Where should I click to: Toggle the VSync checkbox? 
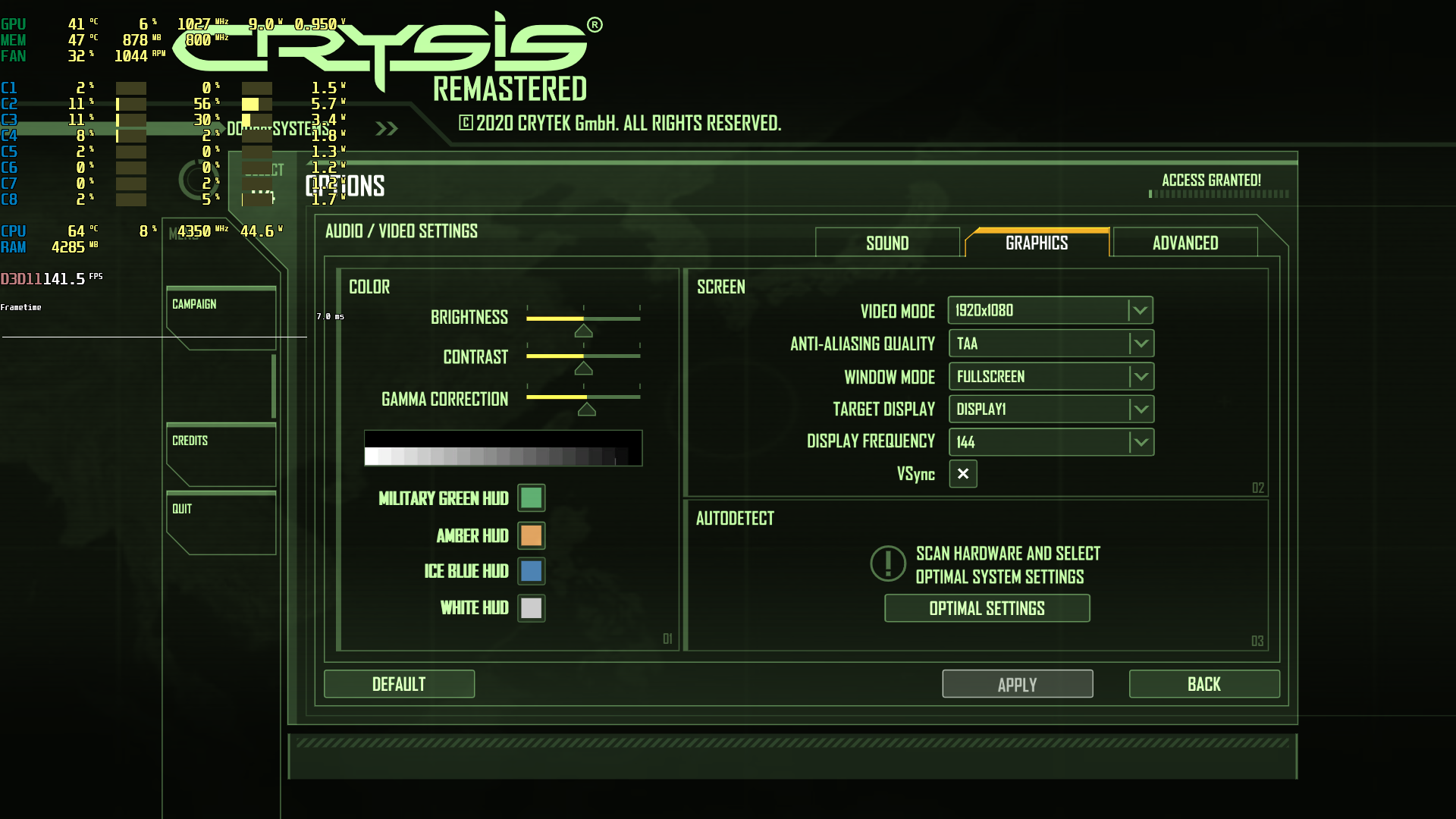pos(963,474)
